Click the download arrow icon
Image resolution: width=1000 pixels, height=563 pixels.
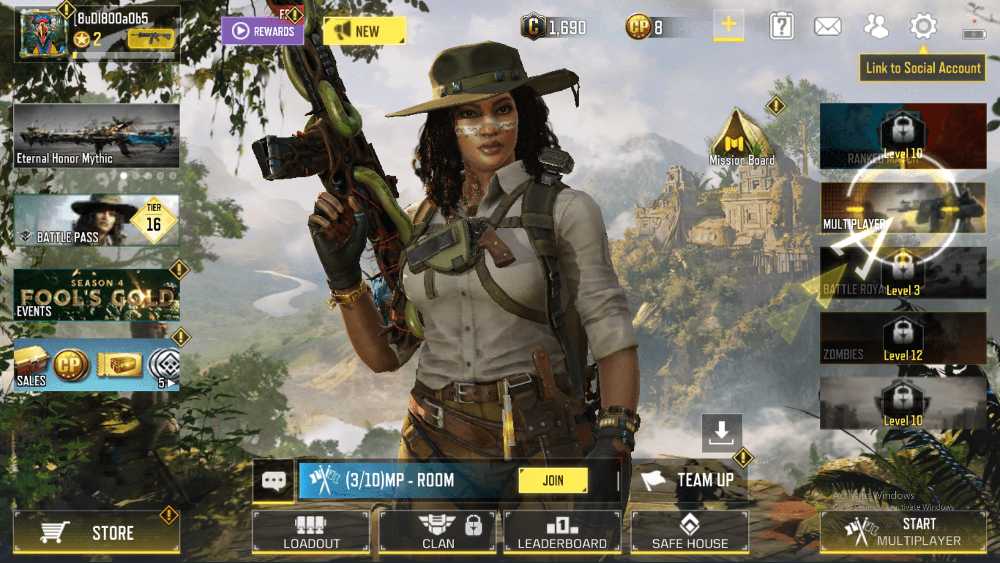(721, 433)
